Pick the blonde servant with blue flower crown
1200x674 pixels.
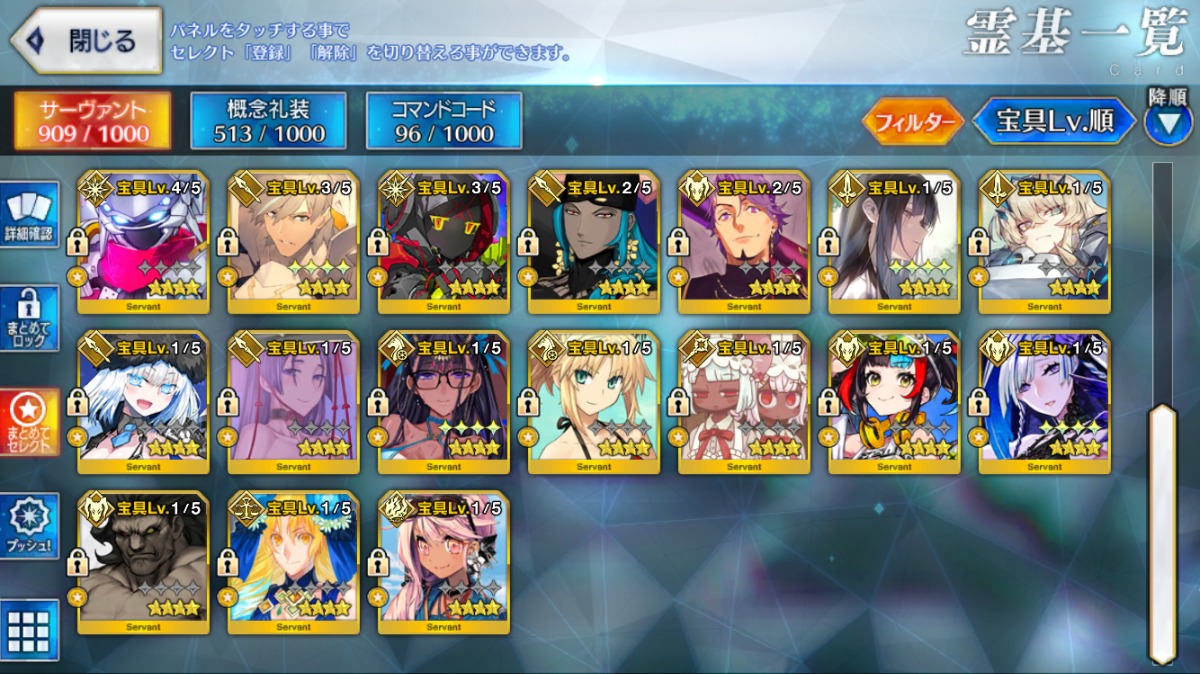click(293, 562)
